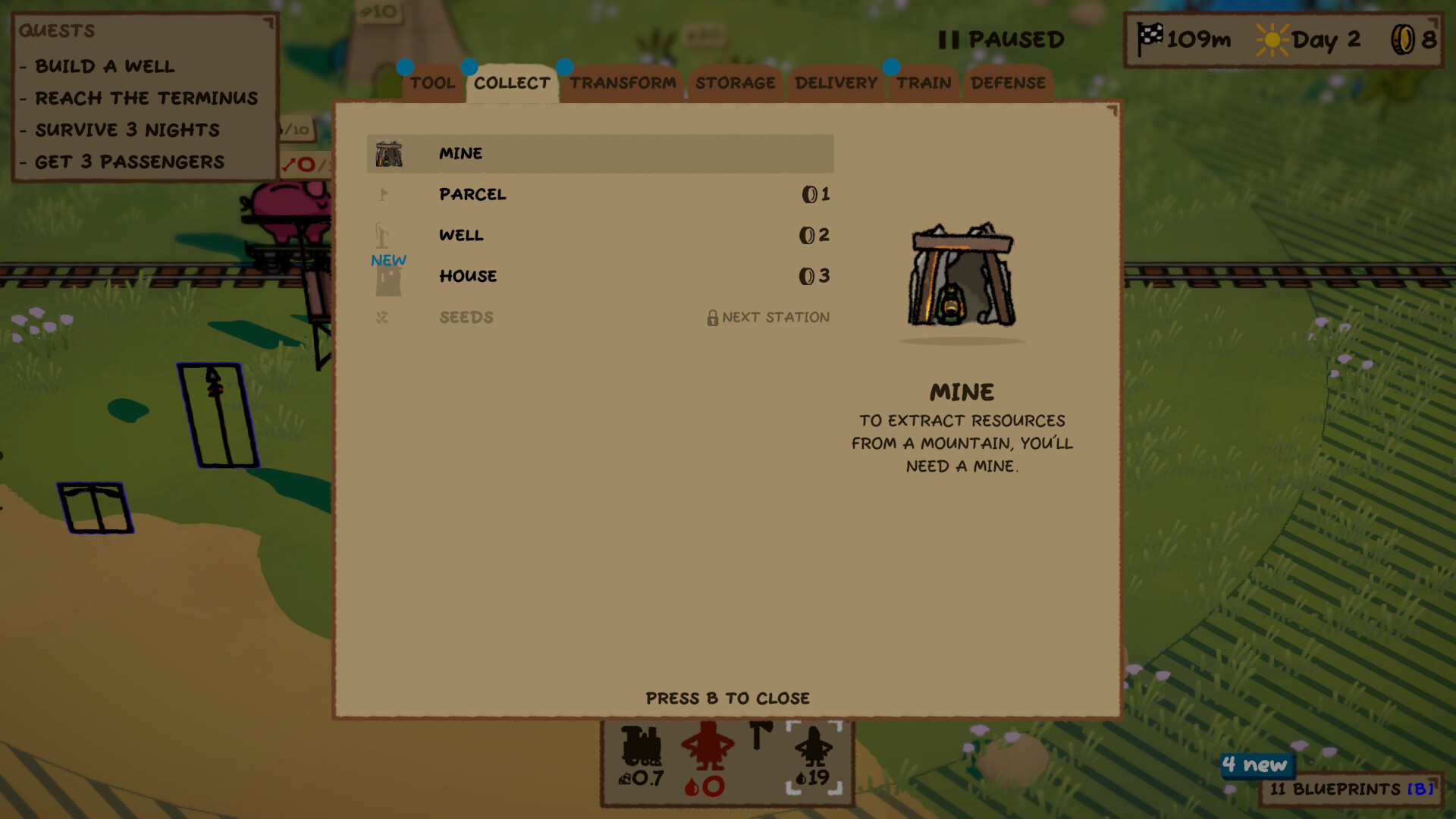
Task: Open the DELIVERY tab
Action: click(x=835, y=83)
